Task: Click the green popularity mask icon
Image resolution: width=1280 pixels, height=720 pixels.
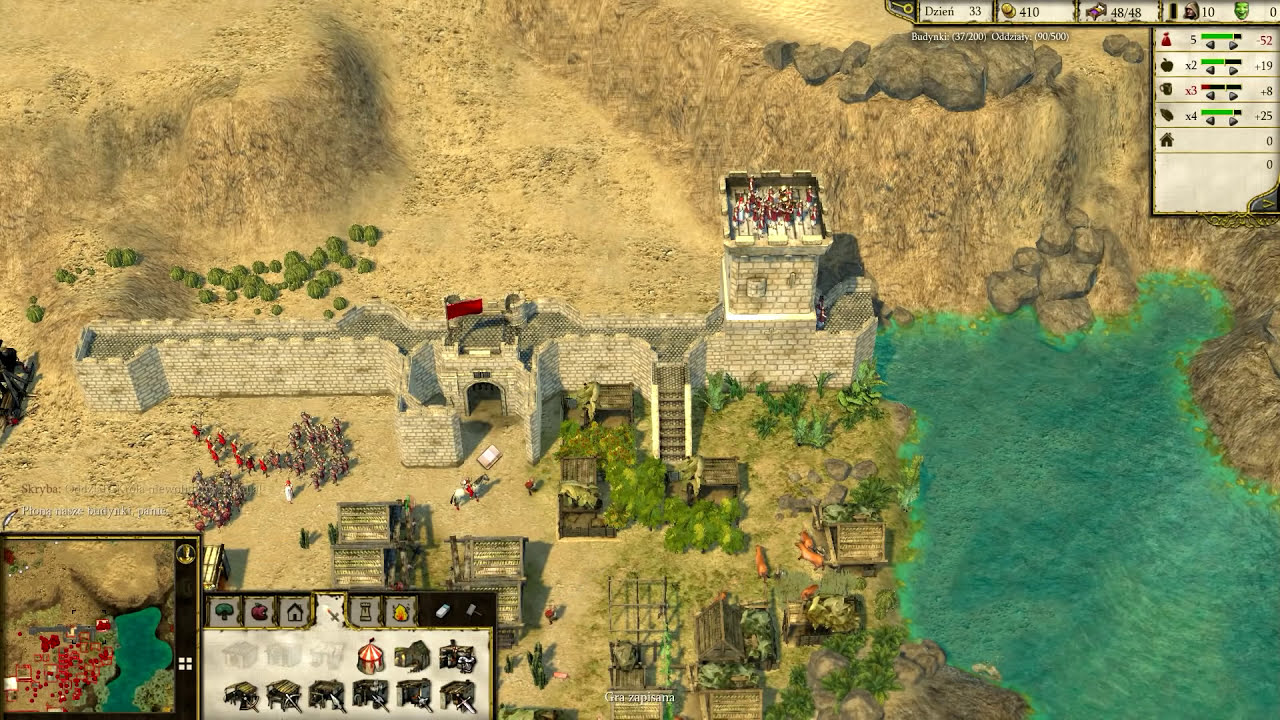Action: click(1241, 11)
